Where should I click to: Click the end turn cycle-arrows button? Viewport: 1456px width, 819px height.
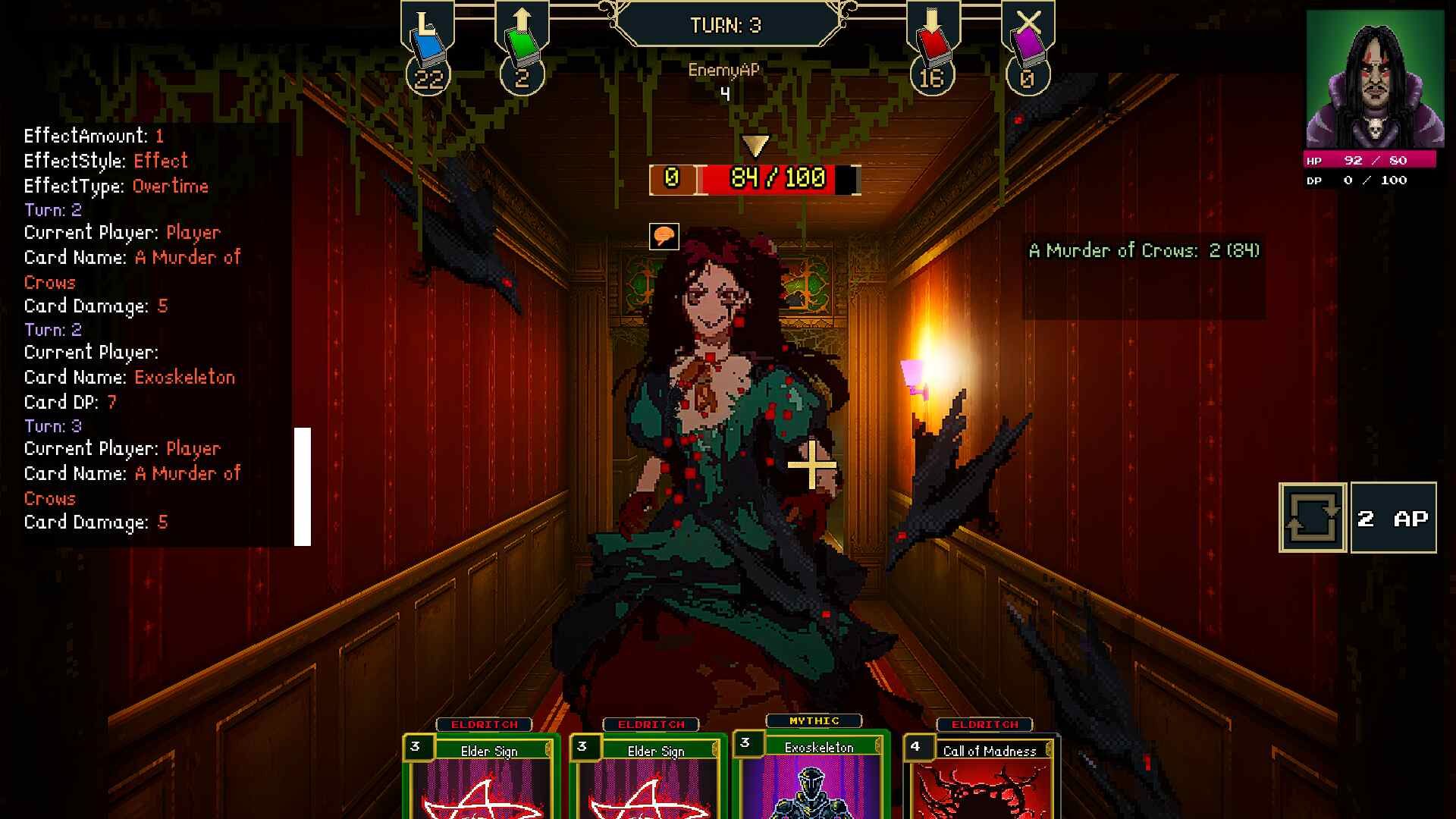coord(1313,518)
